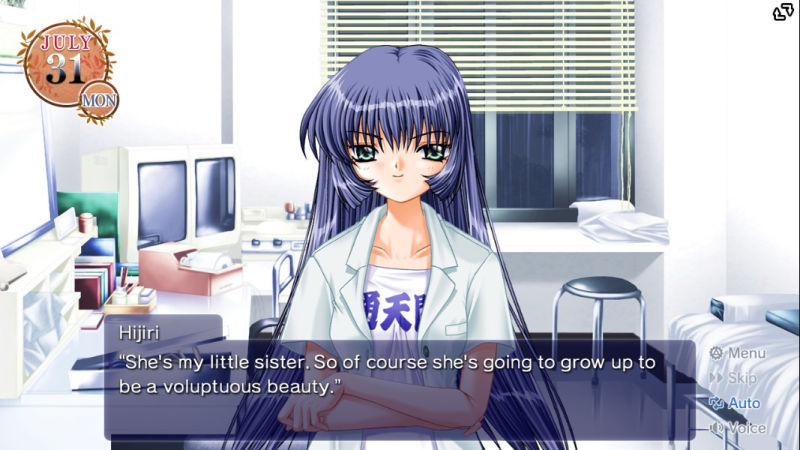Open the Menu option
The width and height of the screenshot is (800, 450).
click(x=738, y=353)
